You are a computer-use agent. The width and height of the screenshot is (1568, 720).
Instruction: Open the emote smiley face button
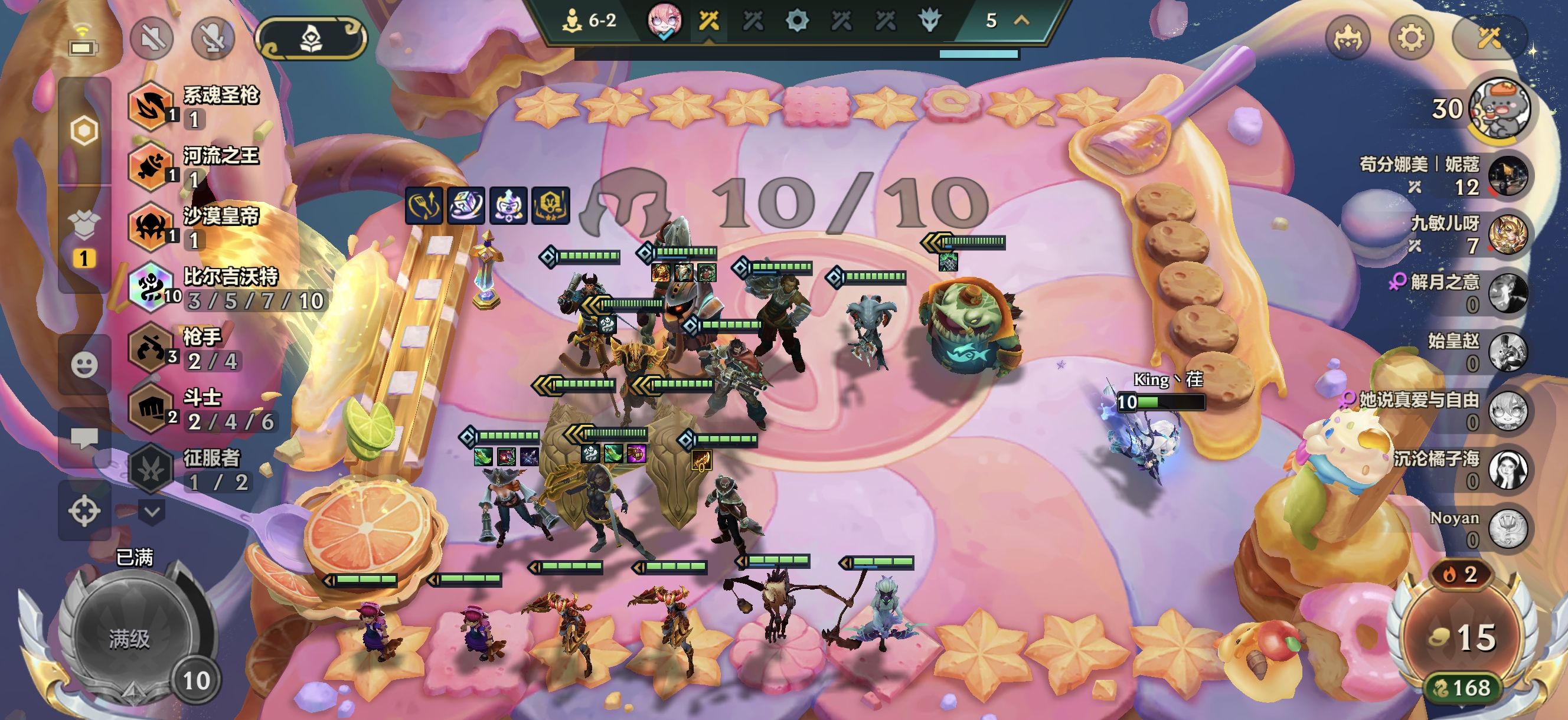[84, 365]
